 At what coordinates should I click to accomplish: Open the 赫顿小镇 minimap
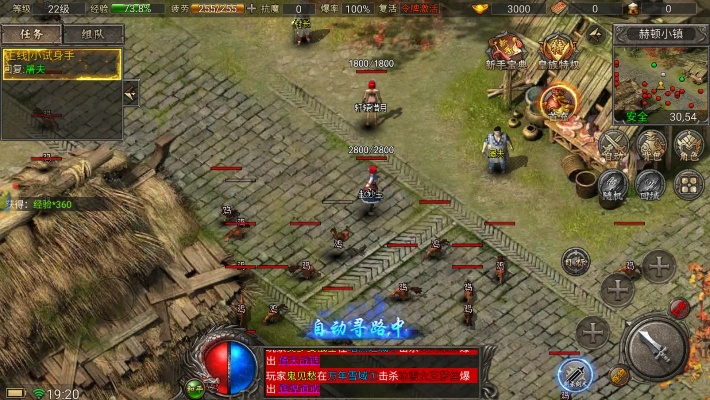tap(660, 76)
